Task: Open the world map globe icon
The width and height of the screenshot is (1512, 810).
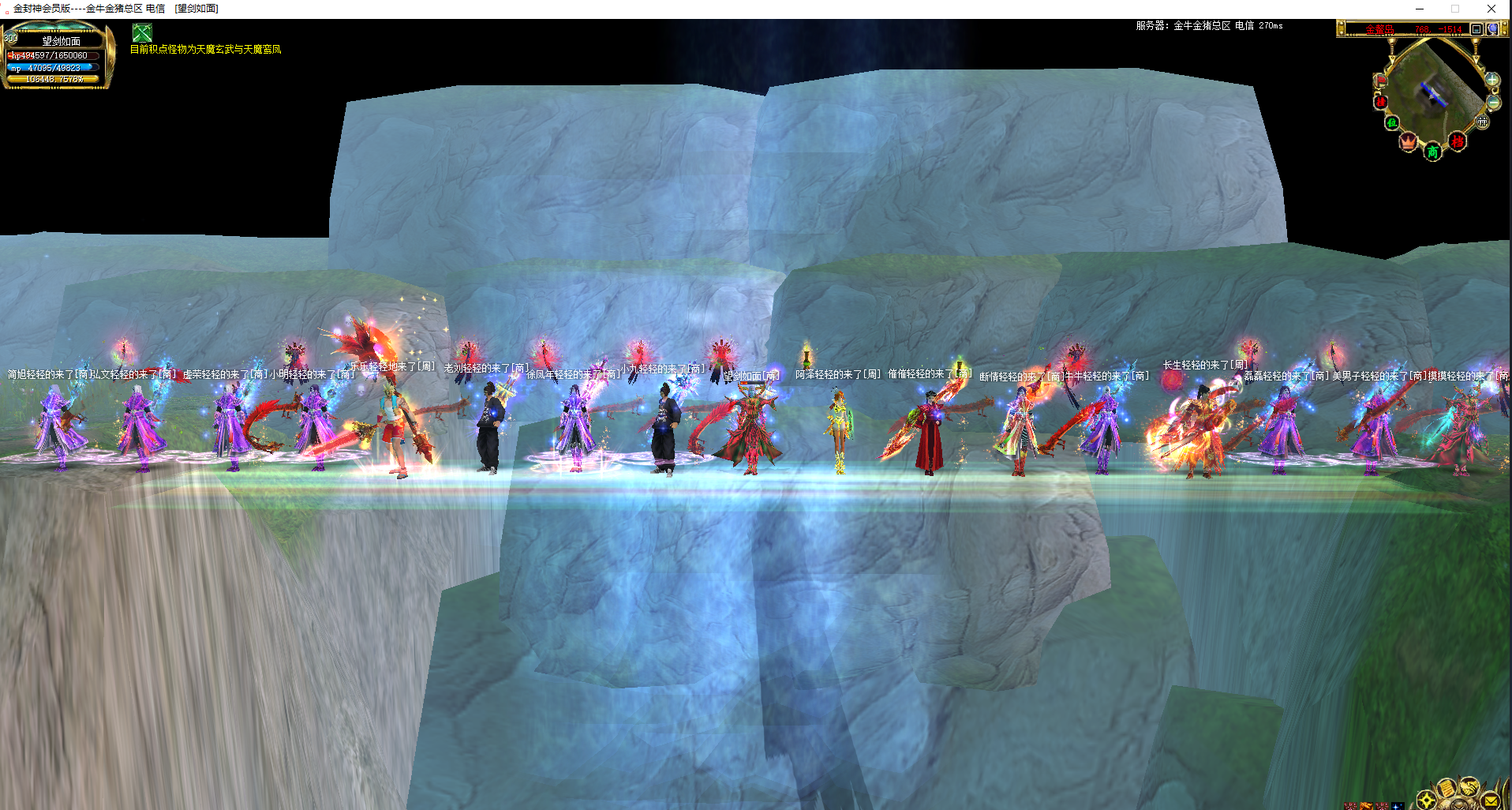Action: (1492, 29)
